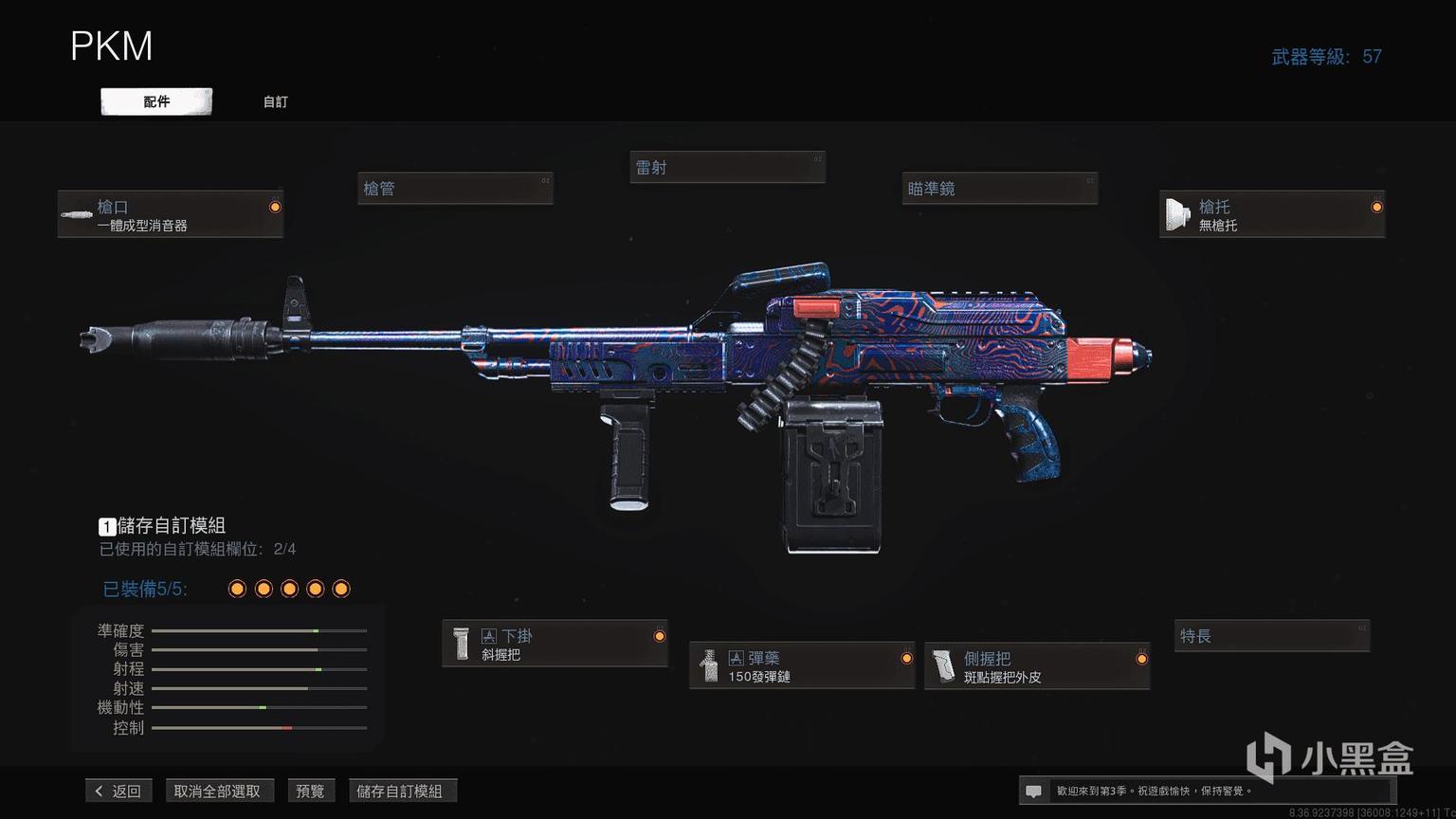Choose the 雷射 laser attachment slot
Image resolution: width=1456 pixels, height=819 pixels.
727,168
